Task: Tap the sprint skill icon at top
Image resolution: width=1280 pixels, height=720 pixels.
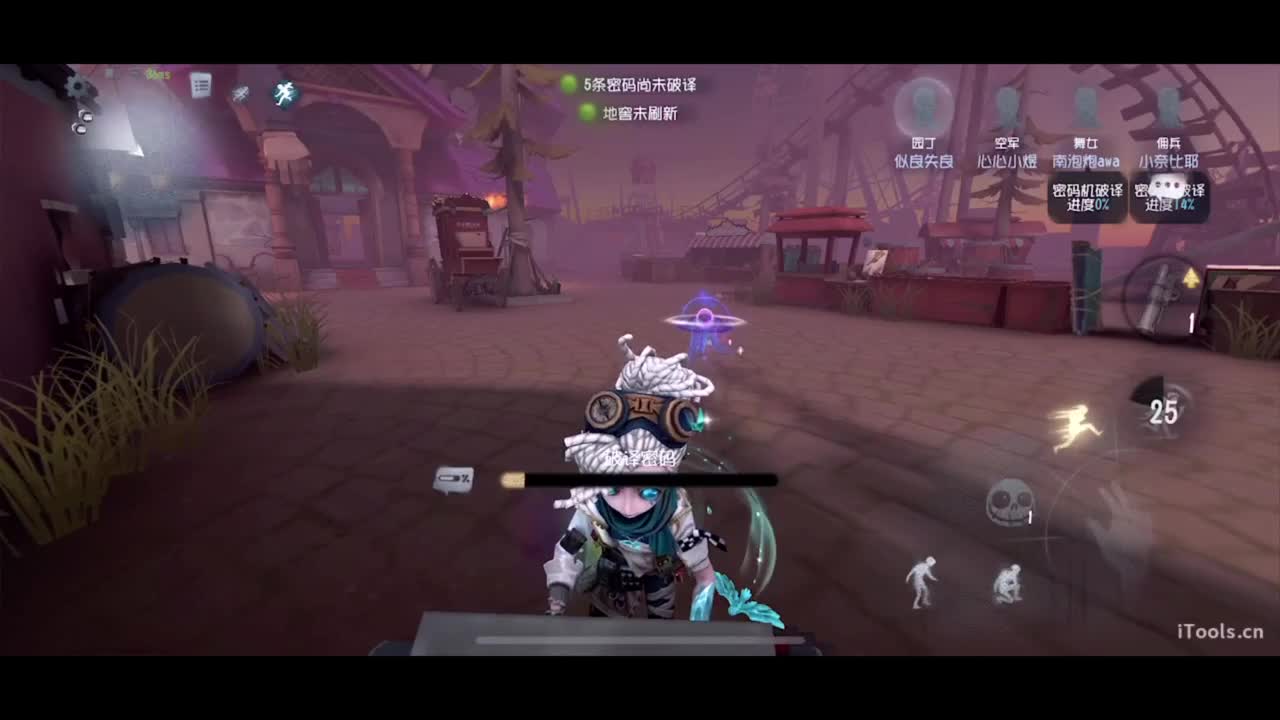Action: click(x=283, y=93)
